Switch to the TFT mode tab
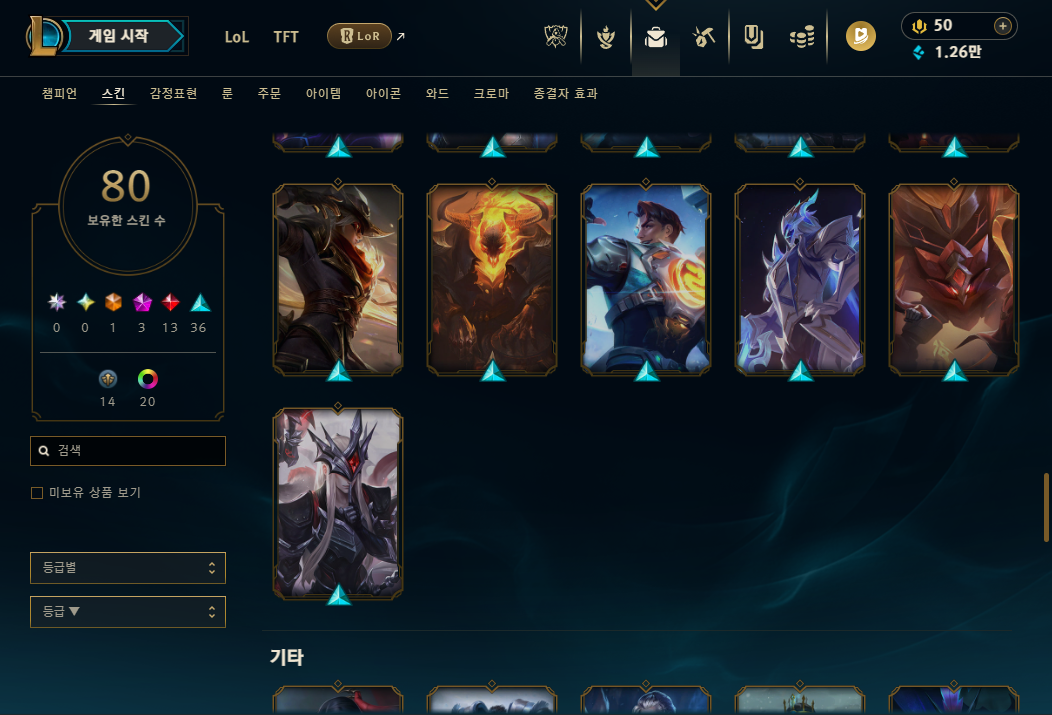Viewport: 1052px width, 715px height. (286, 37)
